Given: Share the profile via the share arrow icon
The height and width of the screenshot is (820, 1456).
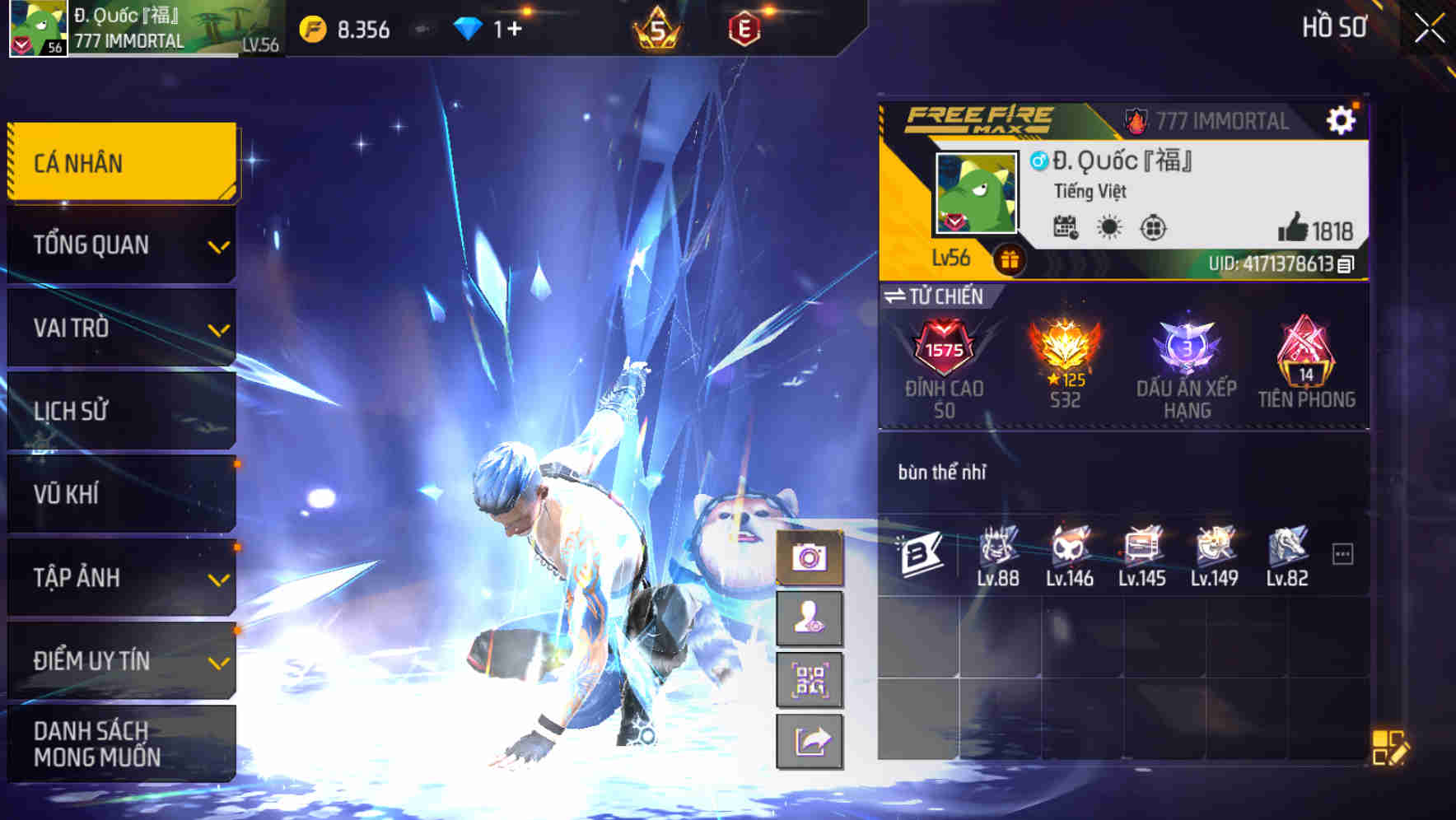Looking at the screenshot, I should tap(808, 740).
